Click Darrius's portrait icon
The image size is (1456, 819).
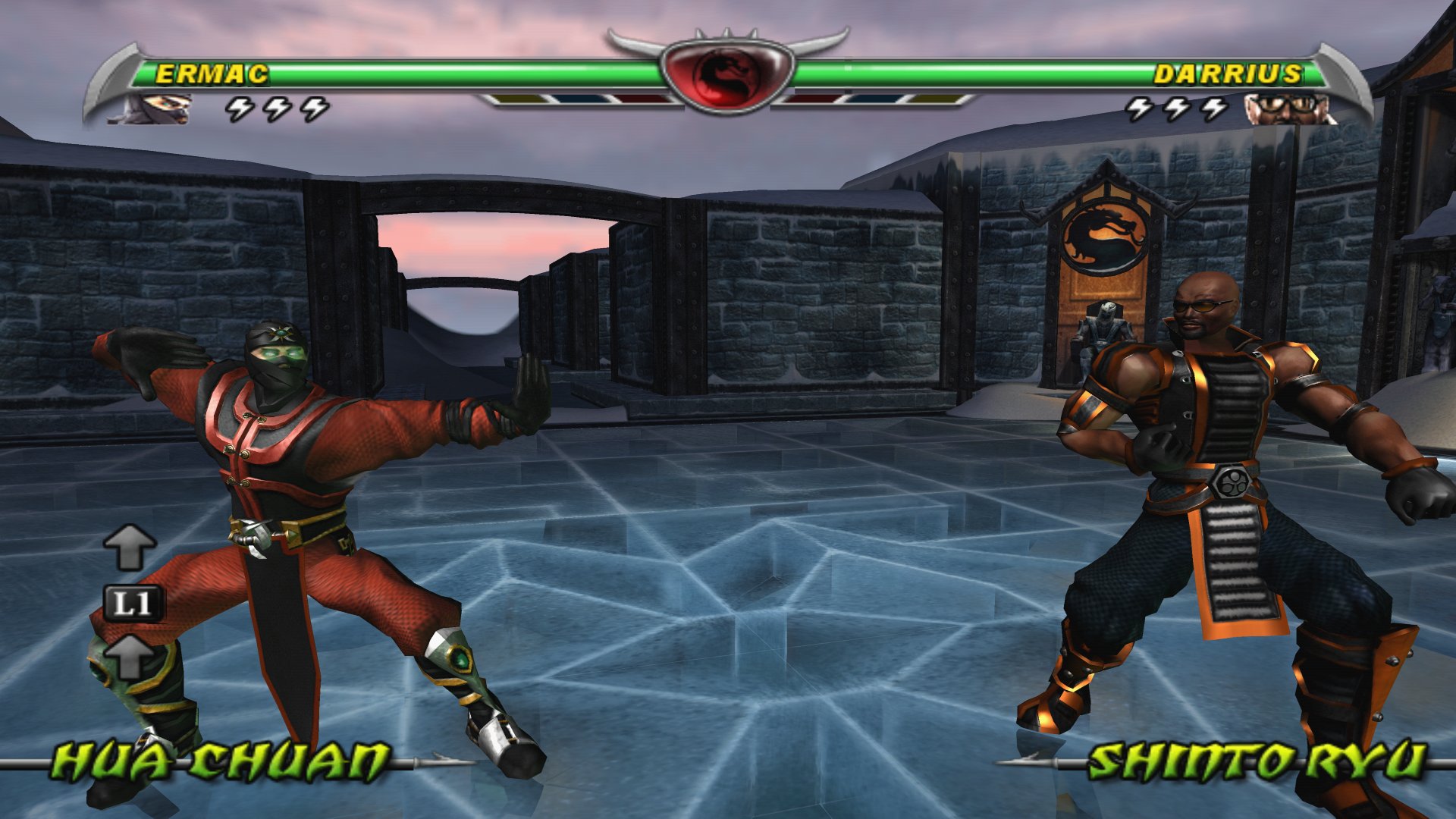click(1288, 108)
